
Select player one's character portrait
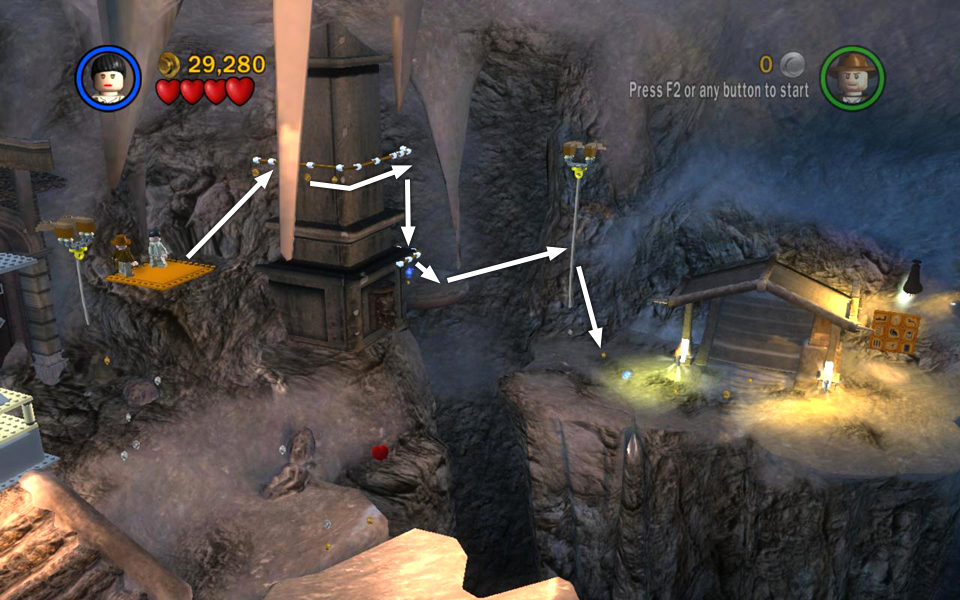tap(109, 78)
